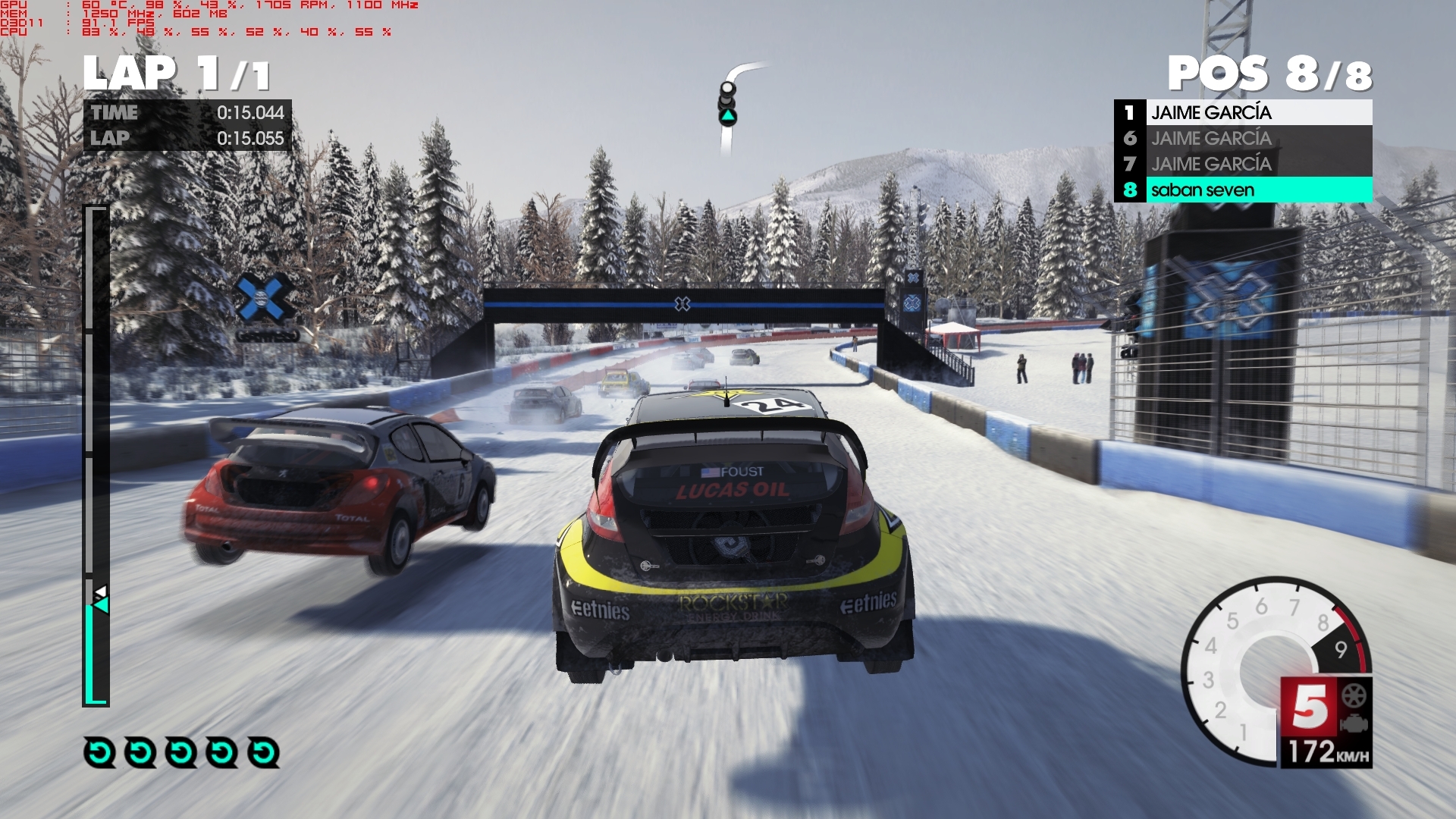Screen dimensions: 1456x819
Task: Click the engine damage icon
Action: (x=1354, y=723)
